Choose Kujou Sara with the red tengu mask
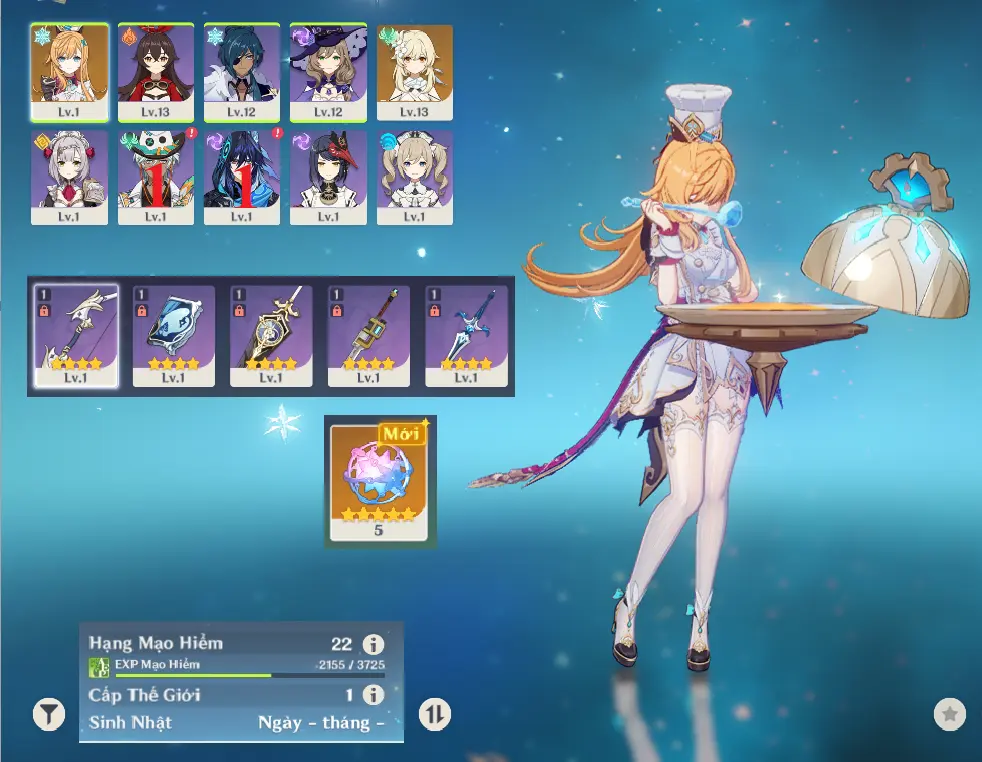Image resolution: width=982 pixels, height=762 pixels. pyautogui.click(x=328, y=174)
